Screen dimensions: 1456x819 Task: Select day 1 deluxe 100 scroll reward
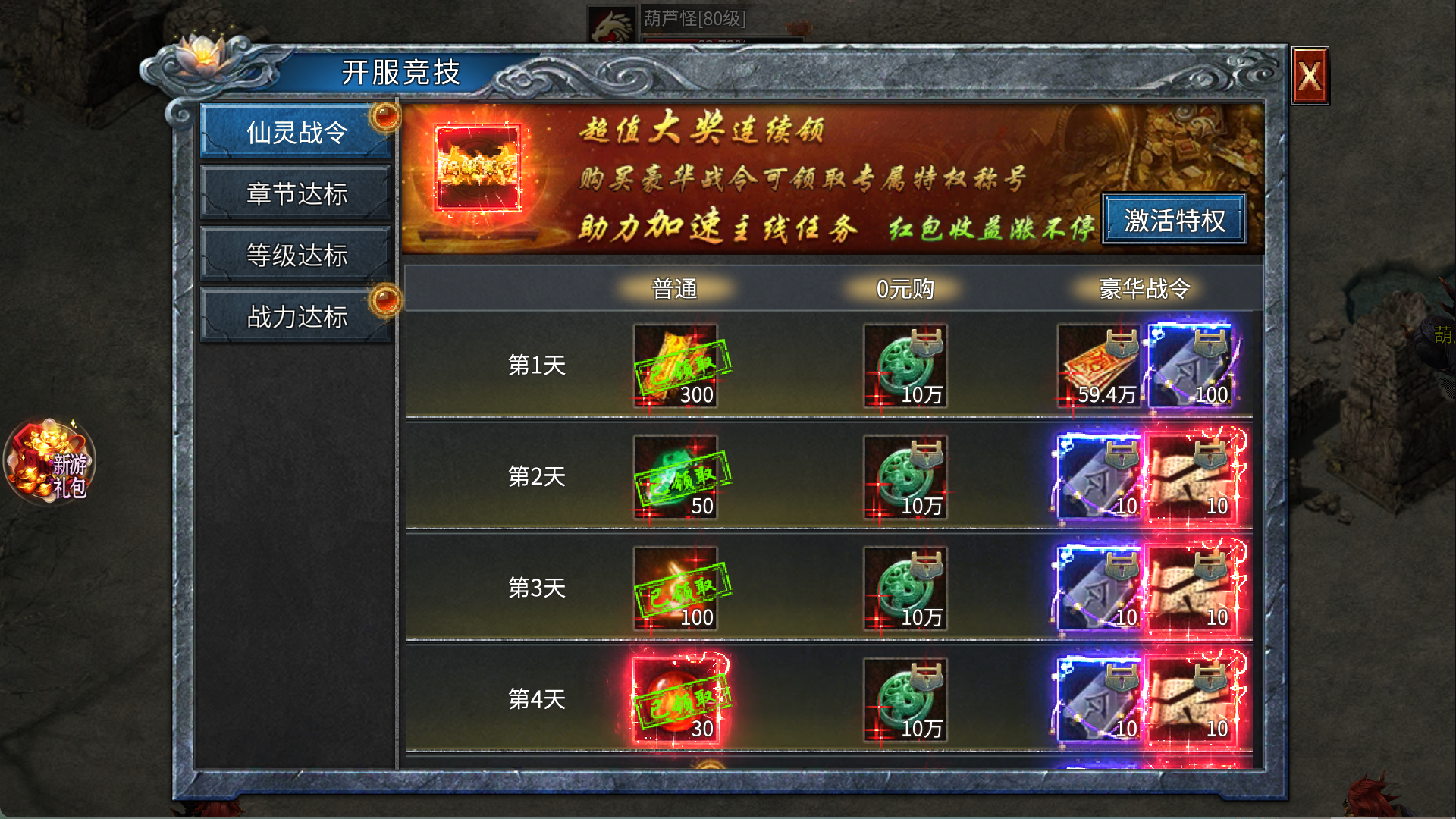point(1191,366)
